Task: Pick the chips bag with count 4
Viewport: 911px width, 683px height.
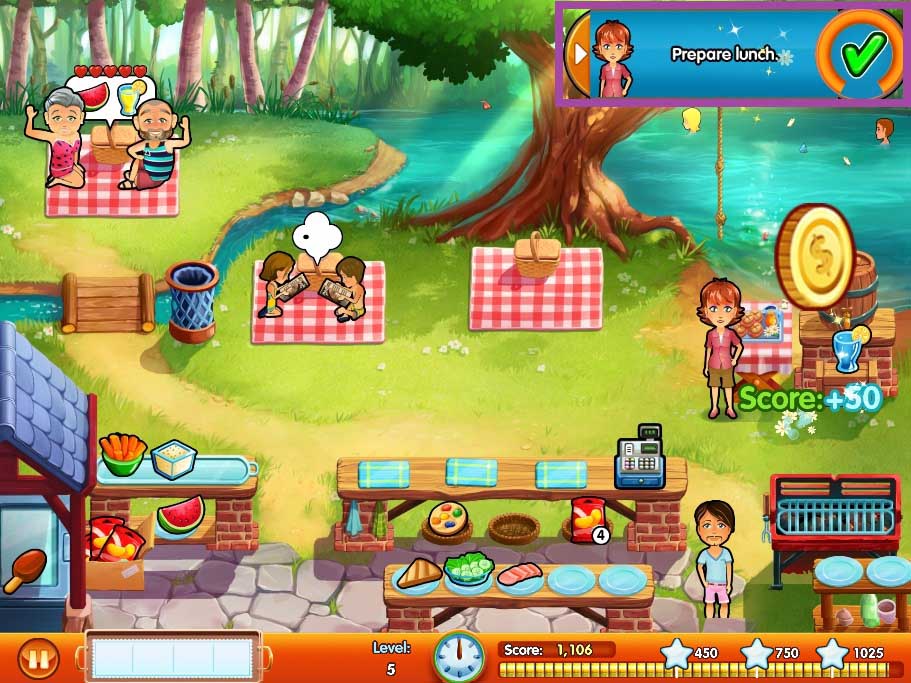Action: tap(585, 518)
